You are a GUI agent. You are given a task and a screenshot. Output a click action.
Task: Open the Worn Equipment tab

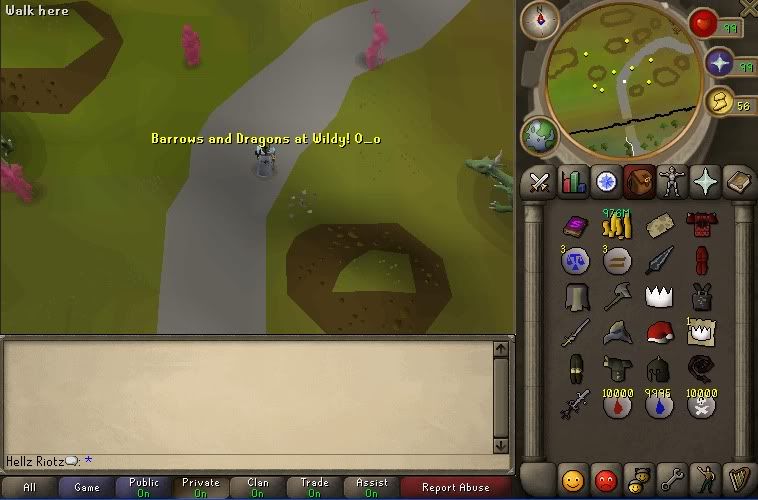click(x=671, y=182)
